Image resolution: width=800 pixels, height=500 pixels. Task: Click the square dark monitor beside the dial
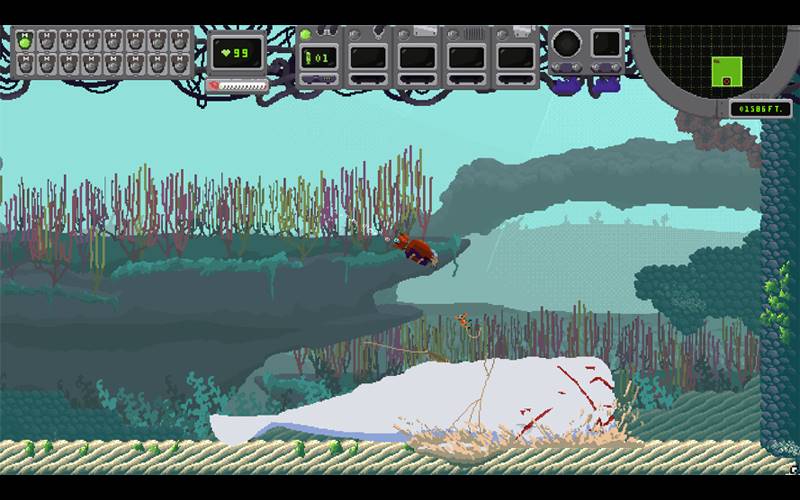pos(605,44)
